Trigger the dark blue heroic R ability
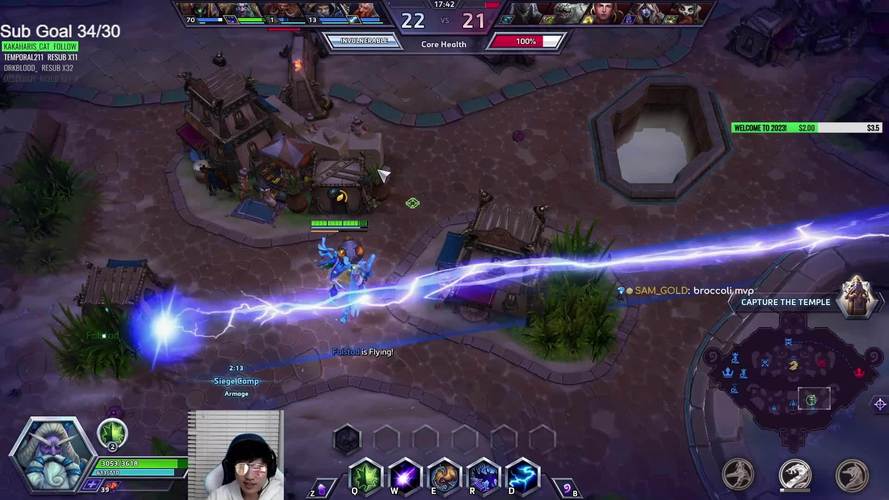Image resolution: width=889 pixels, height=500 pixels. click(x=483, y=475)
